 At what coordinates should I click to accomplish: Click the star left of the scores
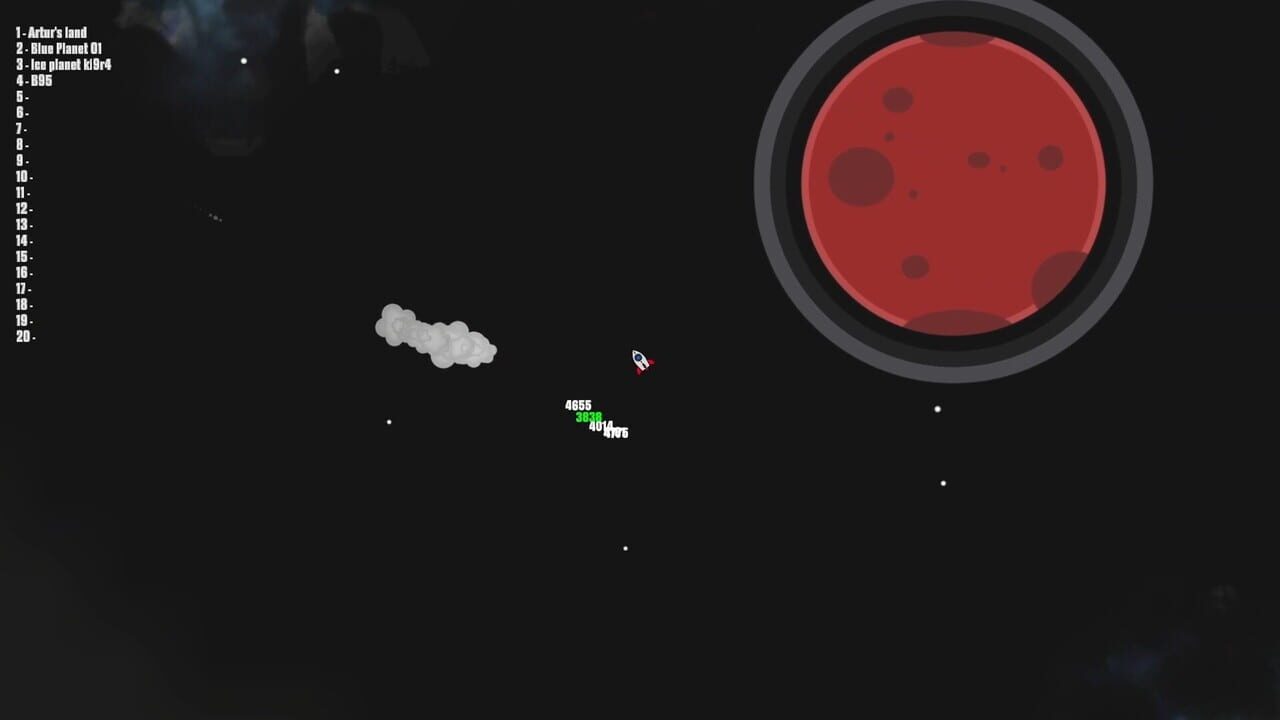click(x=387, y=421)
